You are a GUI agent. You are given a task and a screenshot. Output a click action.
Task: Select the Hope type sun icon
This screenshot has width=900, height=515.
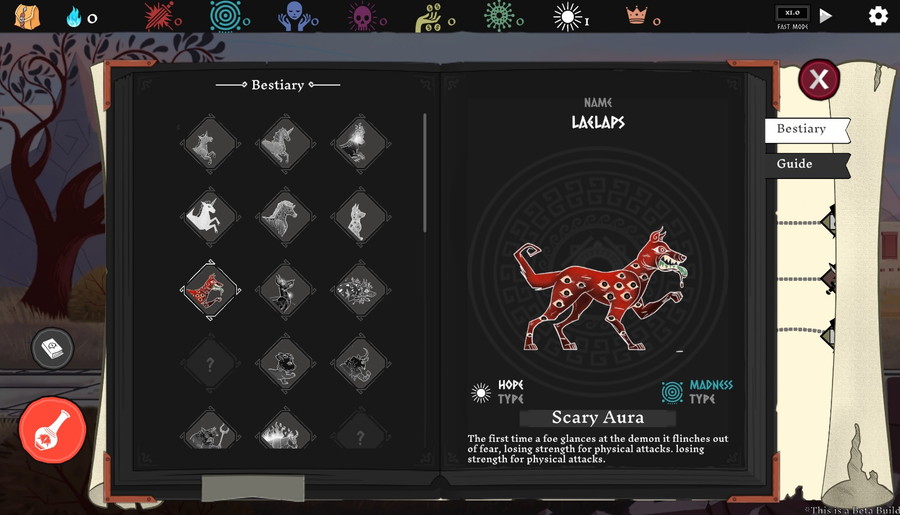[x=482, y=391]
